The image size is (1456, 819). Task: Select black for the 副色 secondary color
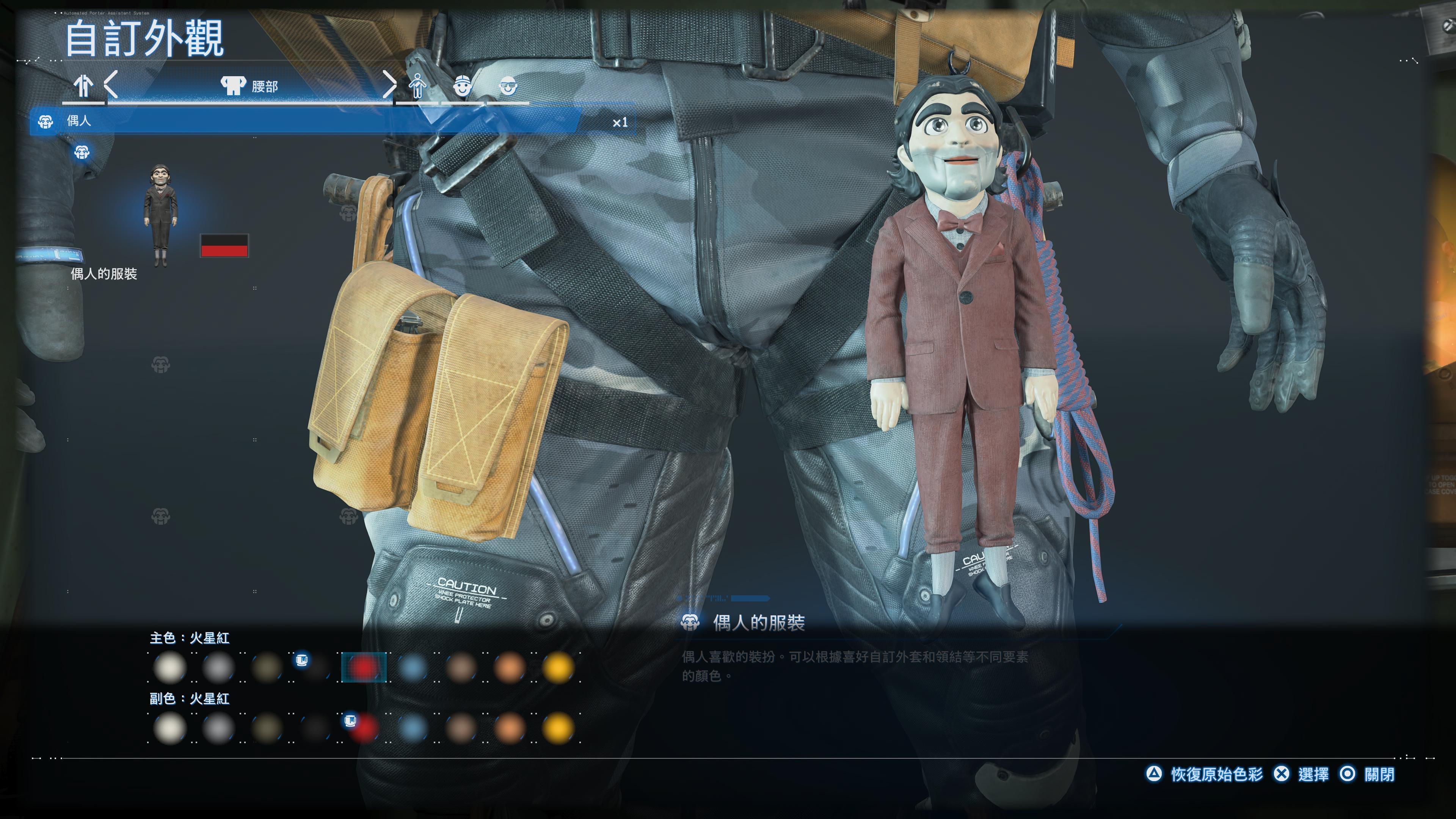315,728
